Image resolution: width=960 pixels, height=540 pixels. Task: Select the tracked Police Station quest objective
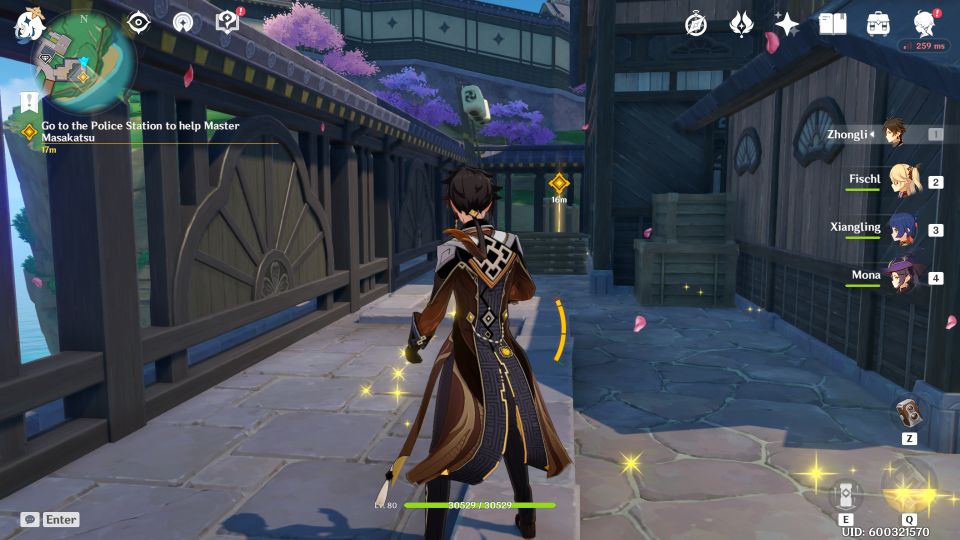pos(140,131)
